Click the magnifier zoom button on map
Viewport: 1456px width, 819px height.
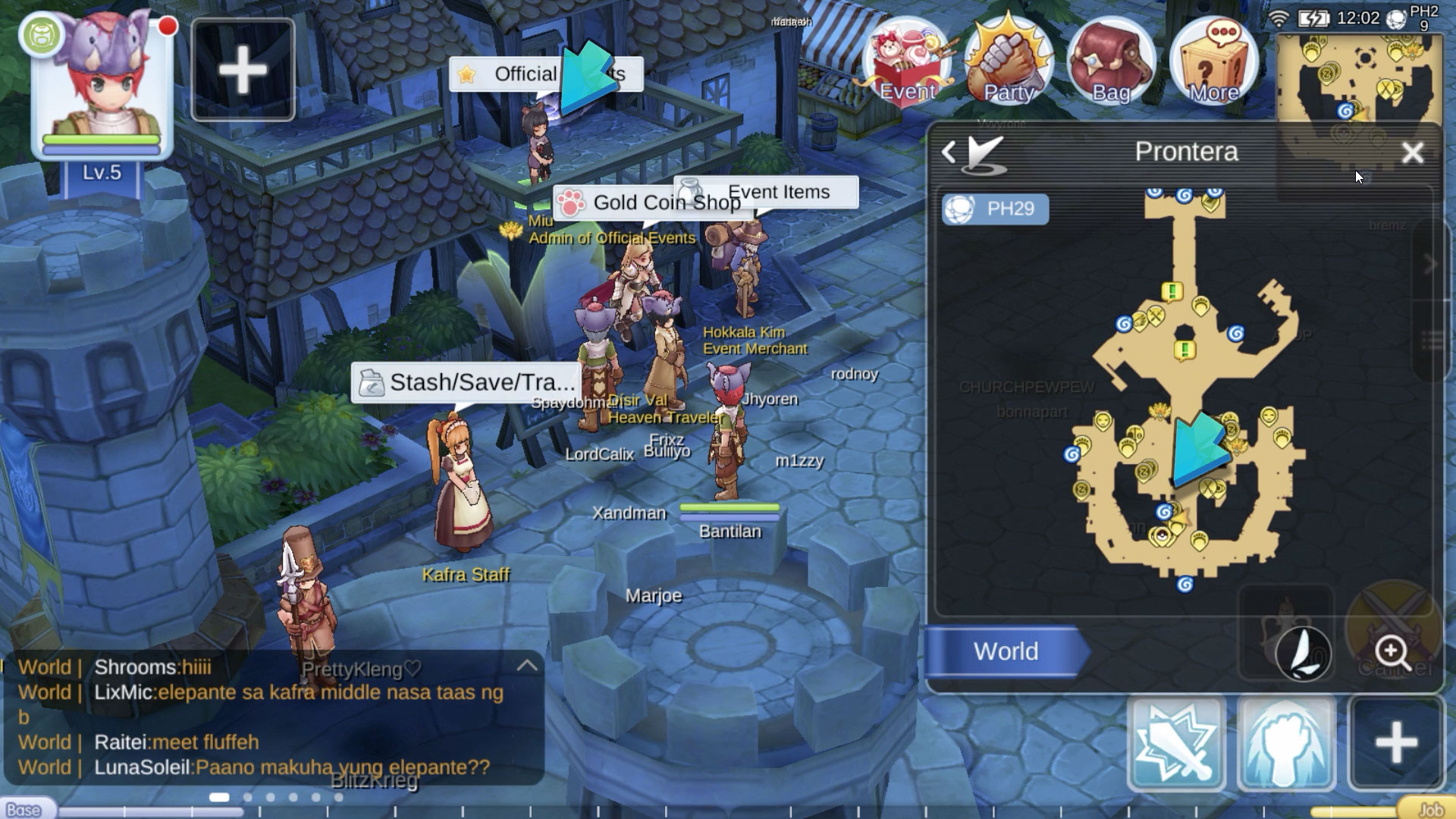click(x=1392, y=651)
